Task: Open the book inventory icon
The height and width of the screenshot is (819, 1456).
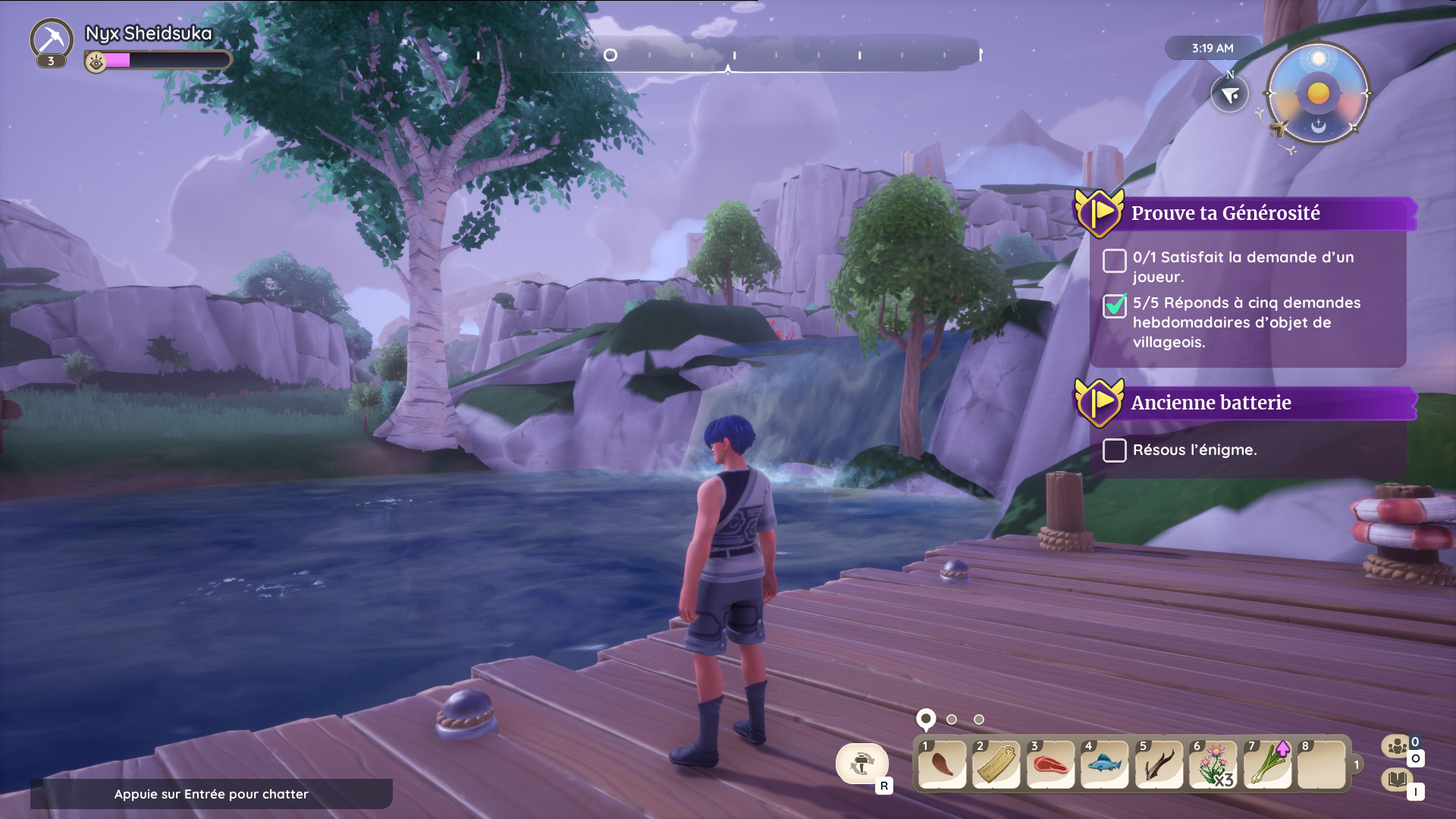Action: click(1397, 780)
